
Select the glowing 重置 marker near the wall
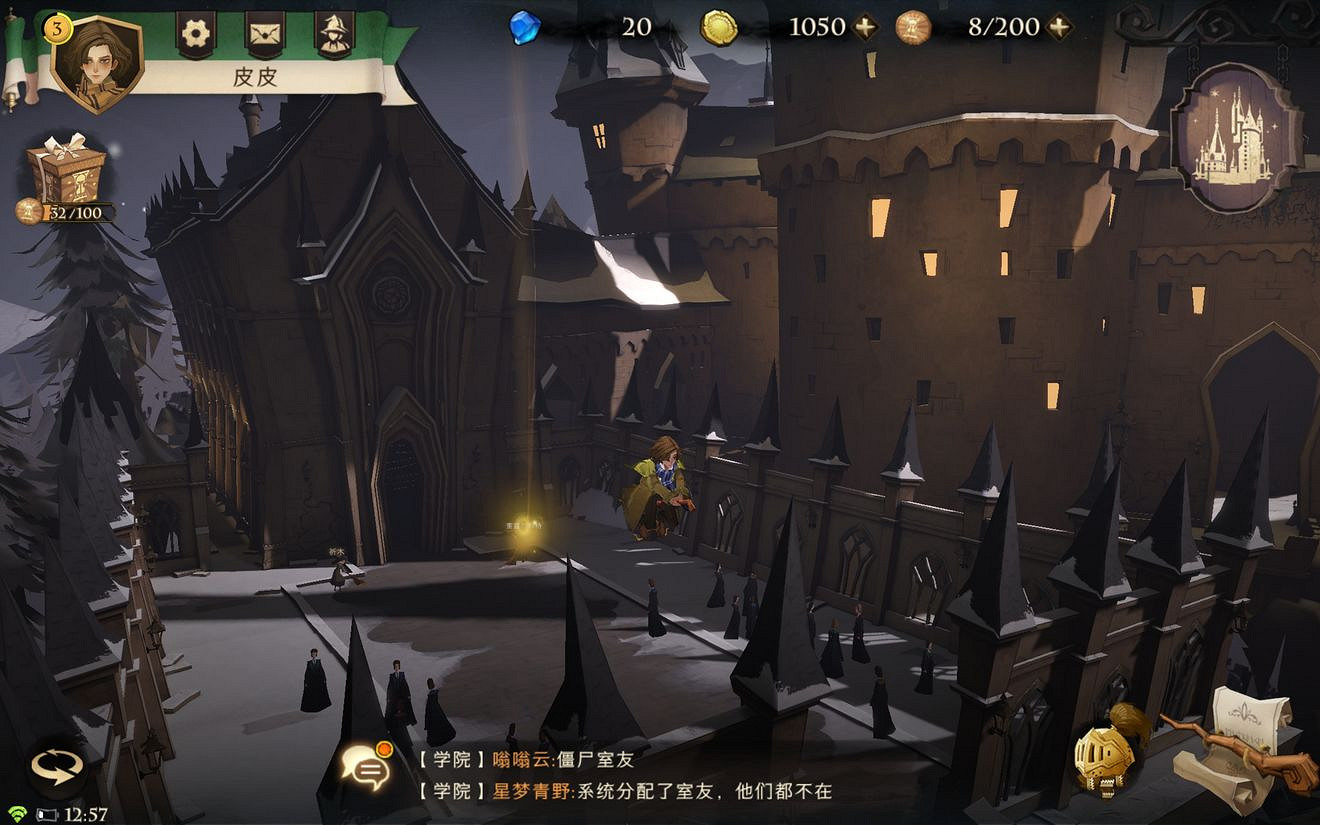(527, 524)
